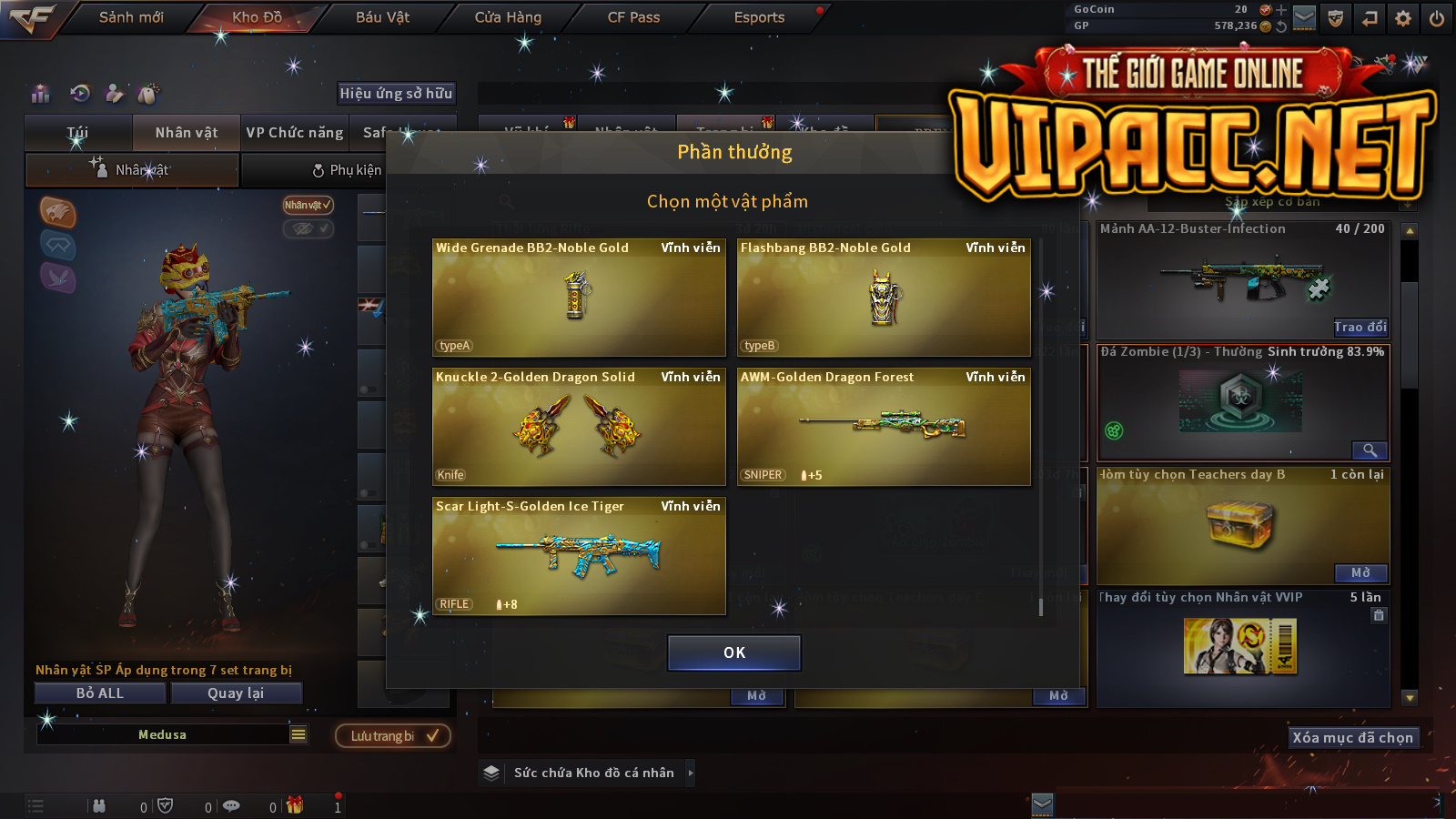This screenshot has width=1456, height=819.
Task: Open the CF Pass page
Action: pos(633,17)
